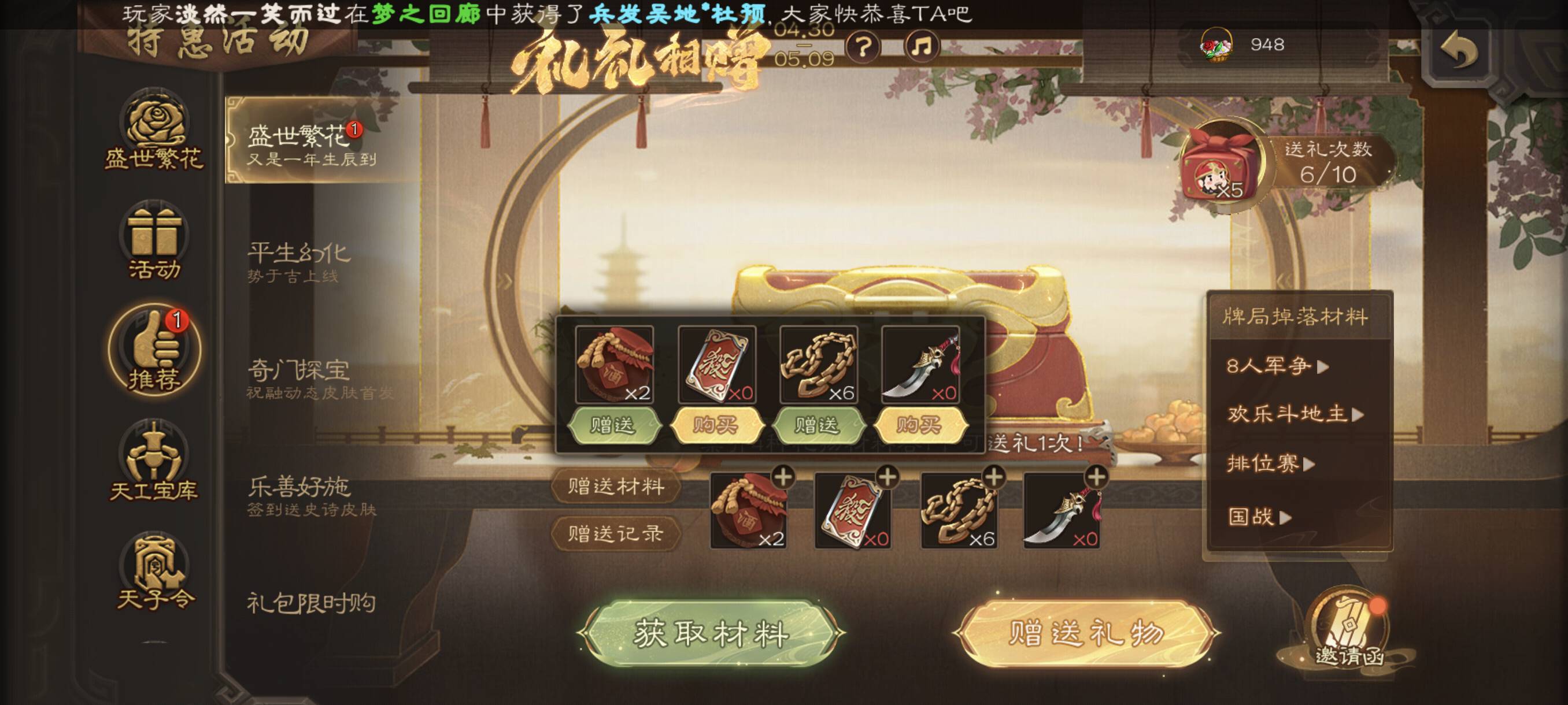This screenshot has width=1568, height=705.
Task: Open the 盛世繁花 rose category
Action: click(x=153, y=130)
